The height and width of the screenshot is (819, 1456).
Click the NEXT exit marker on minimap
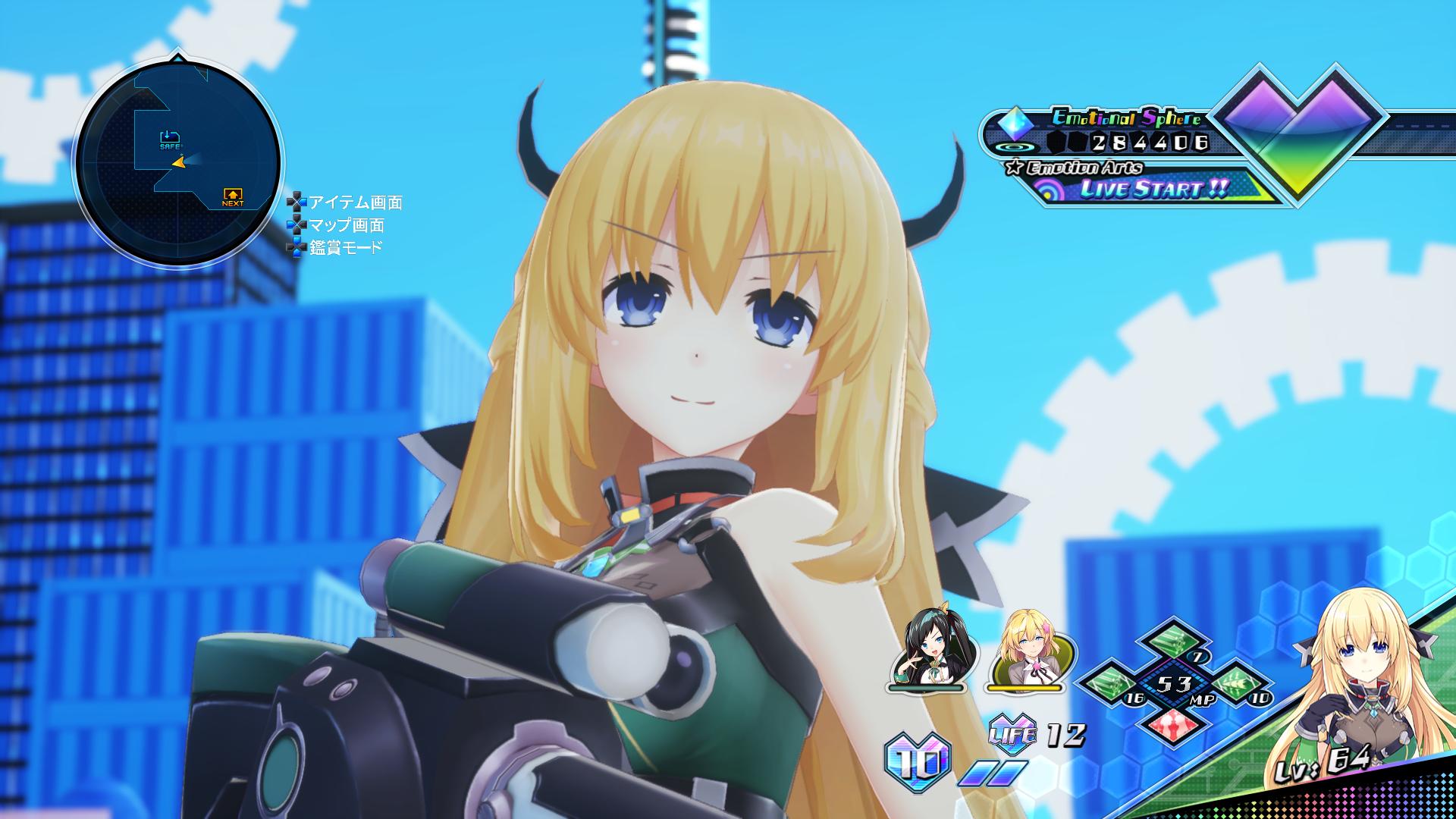coord(233,195)
